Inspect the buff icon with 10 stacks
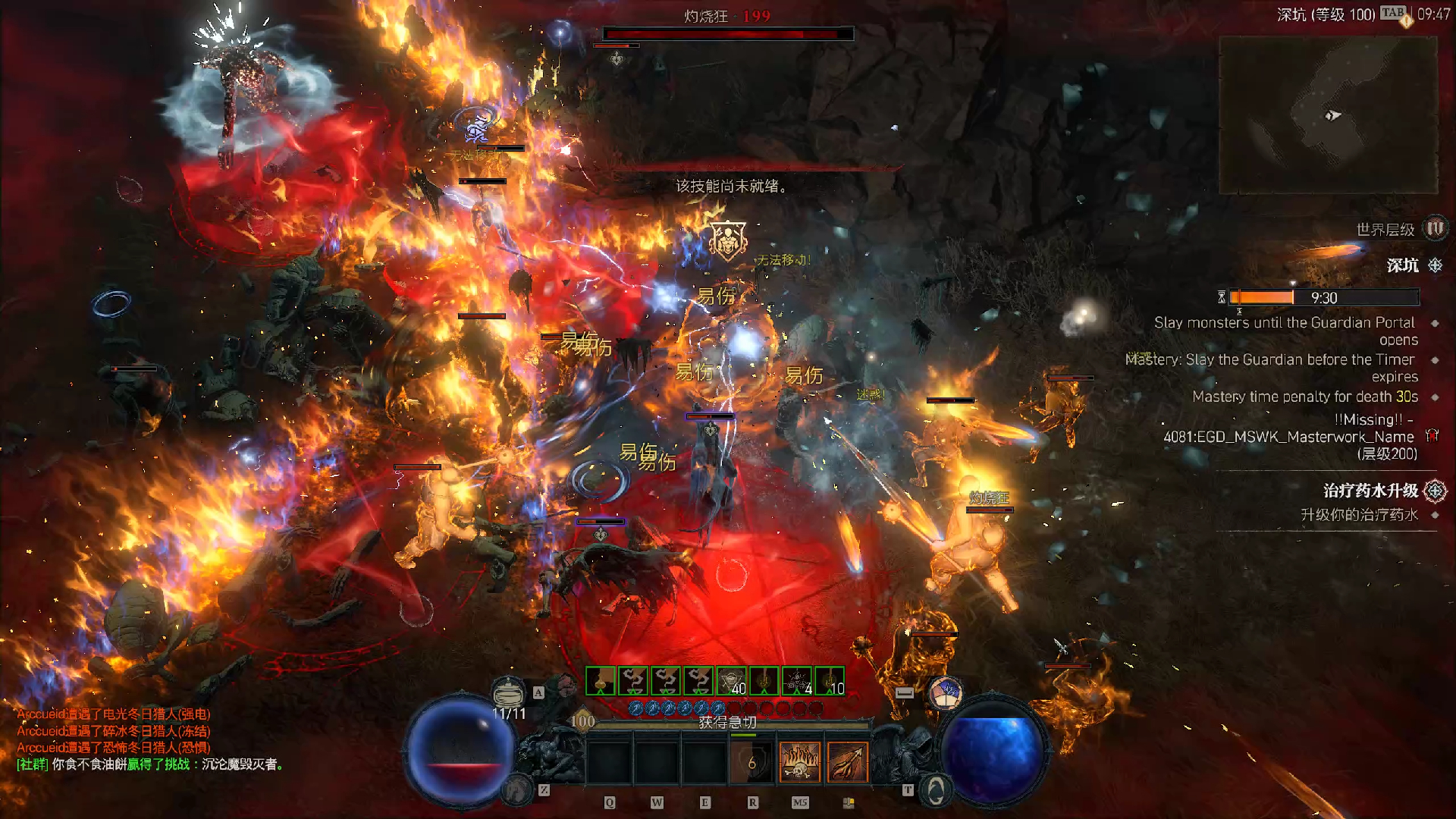 coord(830,681)
